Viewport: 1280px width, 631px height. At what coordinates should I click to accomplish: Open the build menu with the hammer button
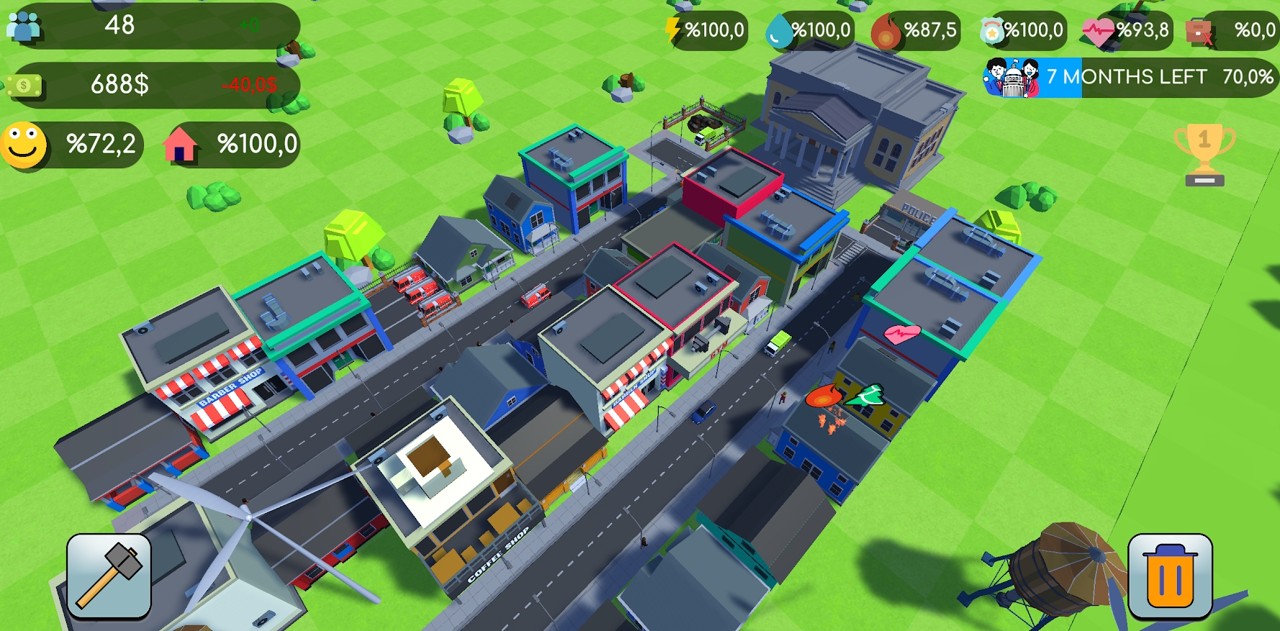tap(109, 576)
